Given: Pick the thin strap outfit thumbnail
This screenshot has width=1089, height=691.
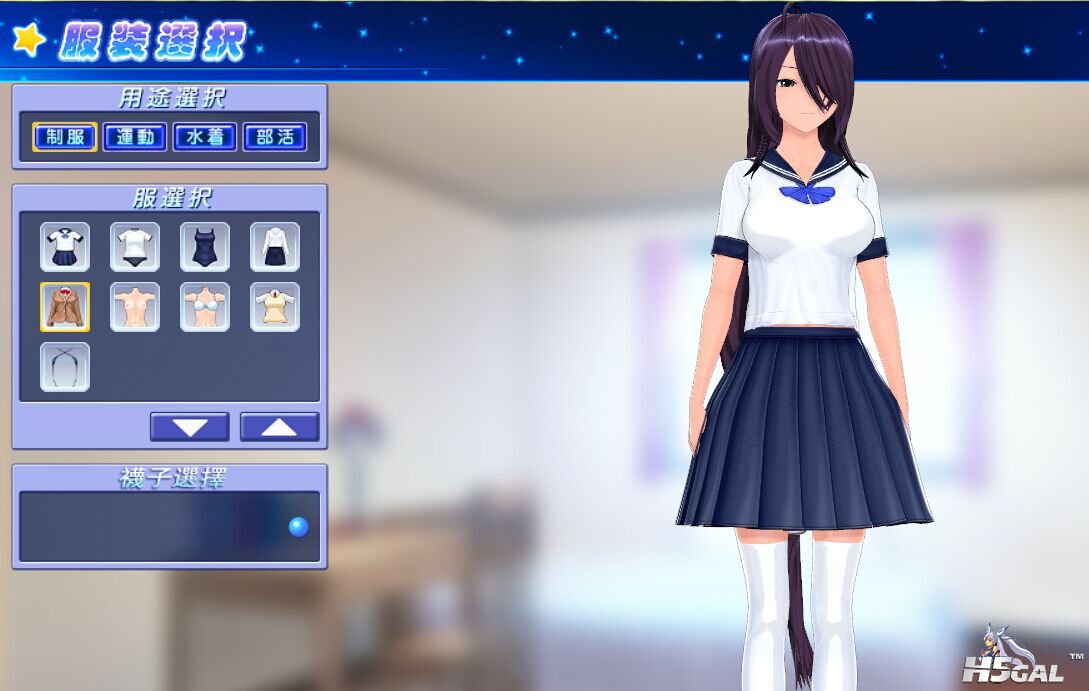Looking at the screenshot, I should (65, 367).
